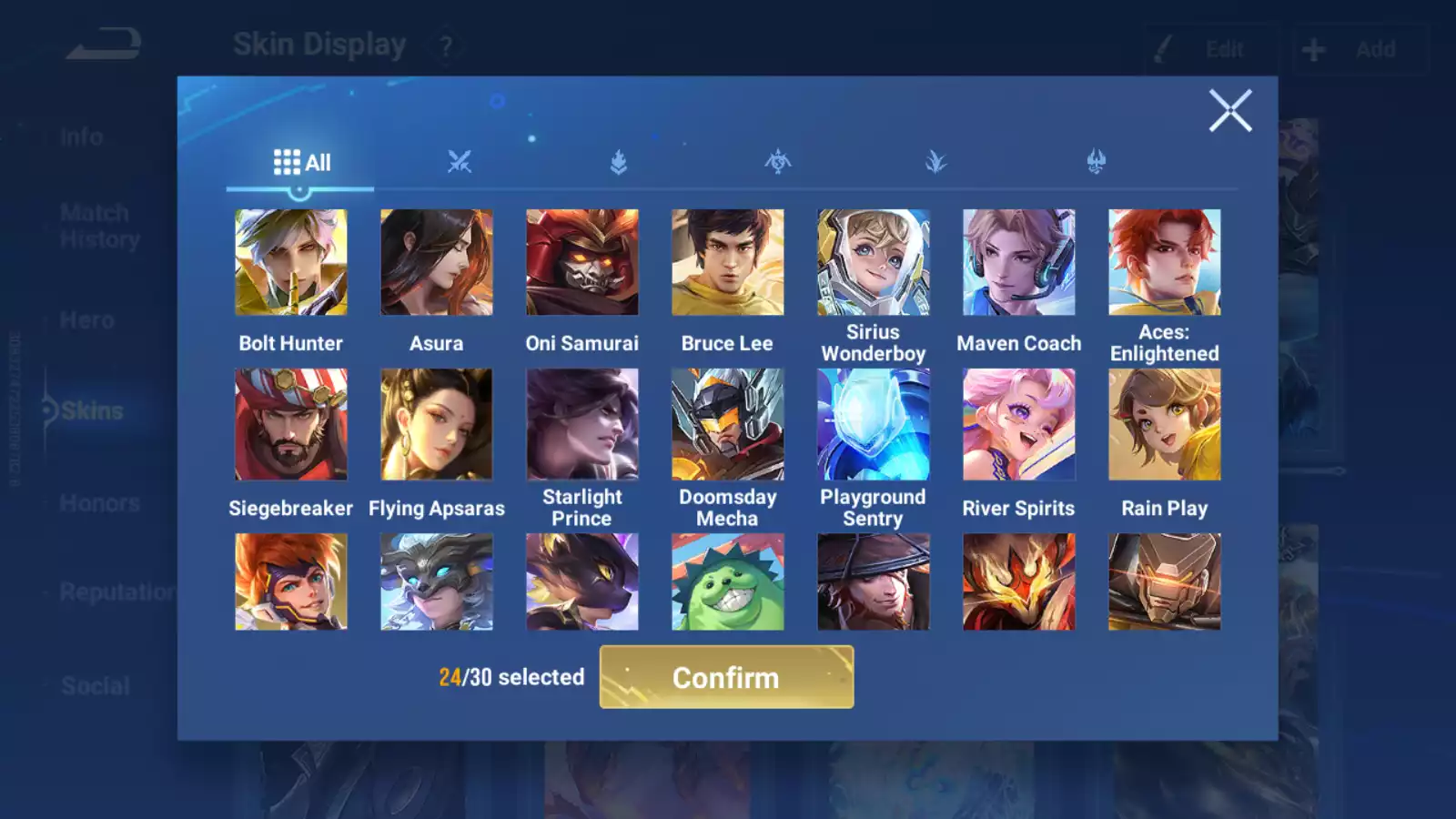Screen dimensions: 1456x819
Task: Choose the Sirius Wonderboy skin
Action: [x=873, y=263]
